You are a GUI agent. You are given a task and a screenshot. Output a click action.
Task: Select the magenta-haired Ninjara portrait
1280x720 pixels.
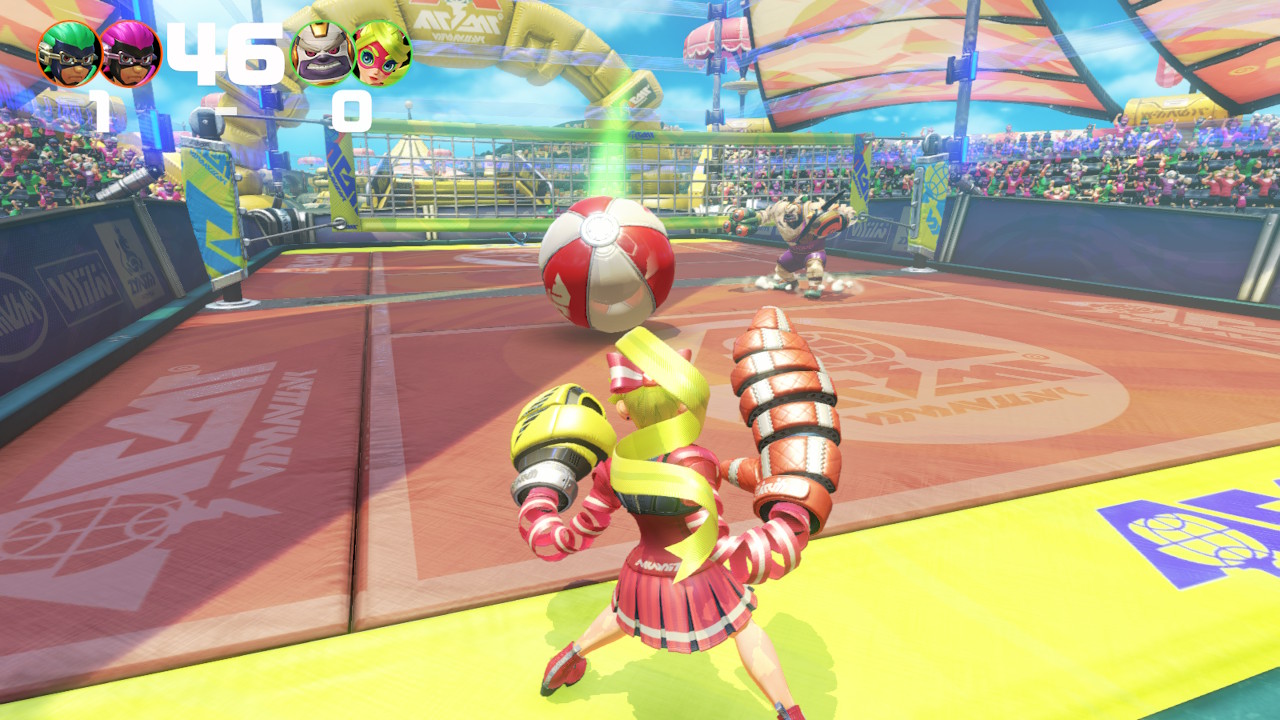(x=130, y=54)
